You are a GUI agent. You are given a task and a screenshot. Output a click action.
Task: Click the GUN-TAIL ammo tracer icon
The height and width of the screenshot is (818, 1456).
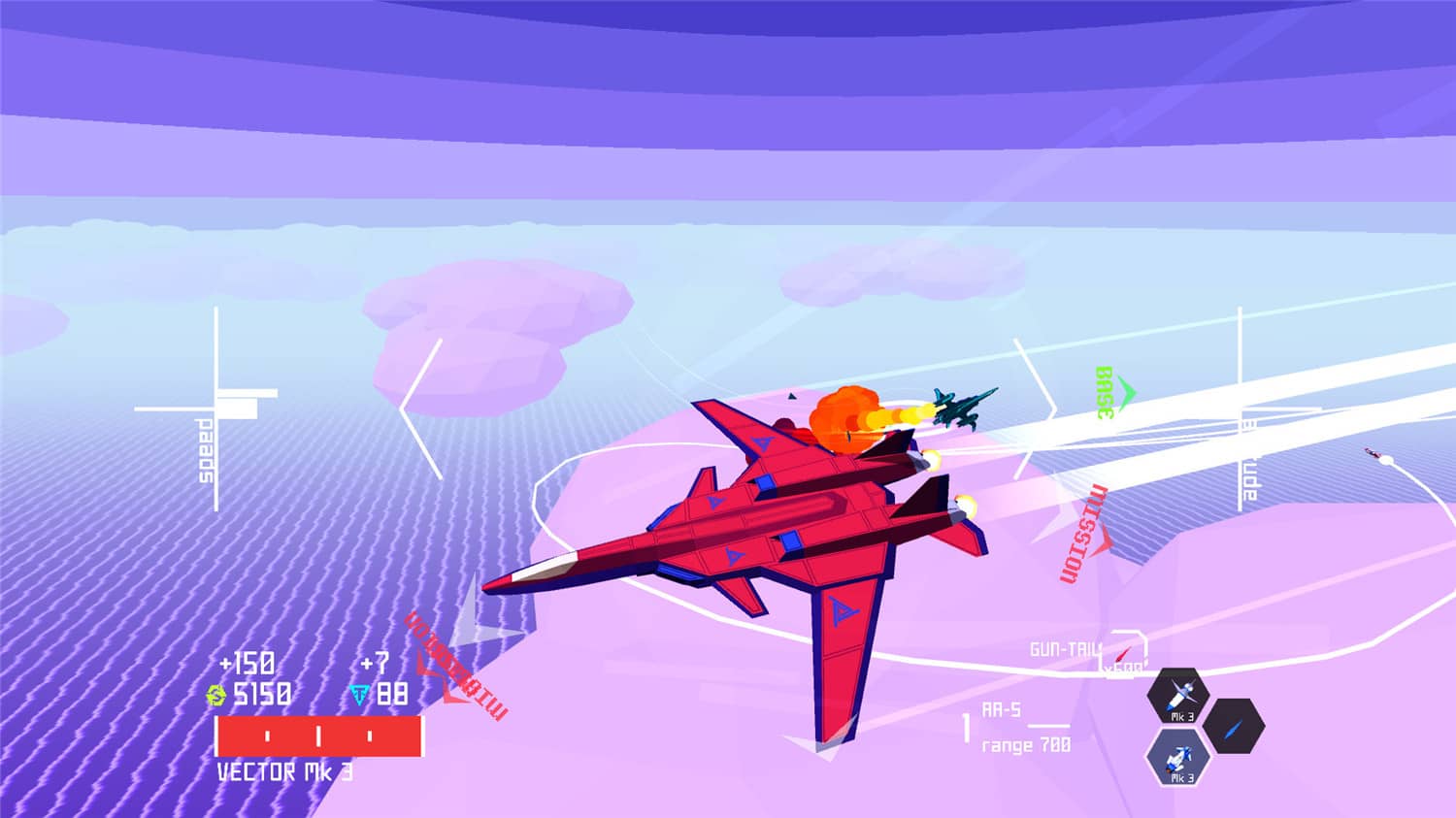[x=1124, y=652]
